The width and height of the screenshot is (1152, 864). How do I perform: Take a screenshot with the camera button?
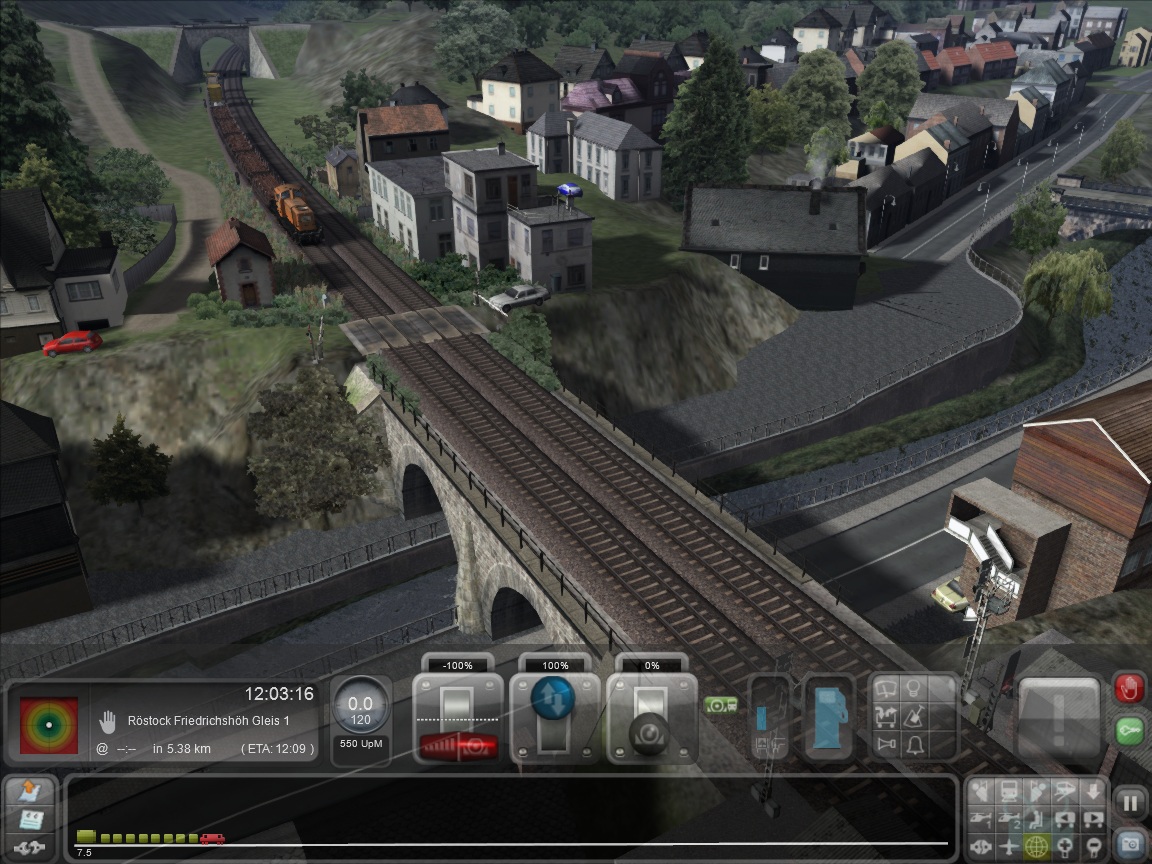(x=1130, y=845)
